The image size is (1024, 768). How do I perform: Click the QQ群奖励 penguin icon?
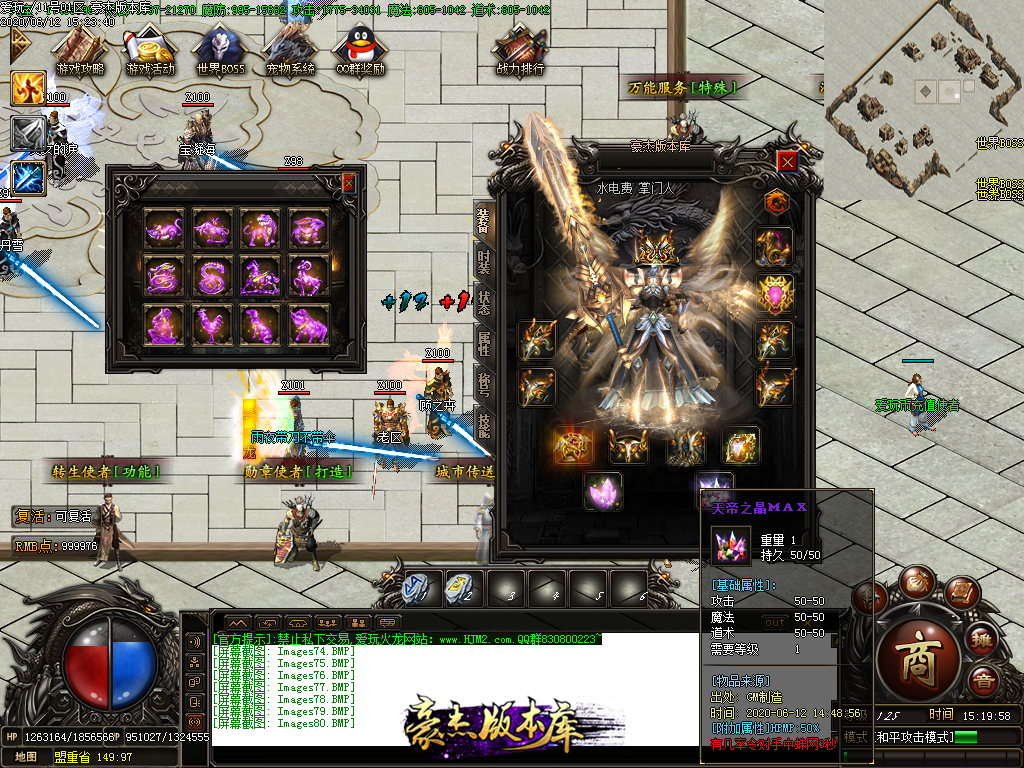[x=360, y=50]
